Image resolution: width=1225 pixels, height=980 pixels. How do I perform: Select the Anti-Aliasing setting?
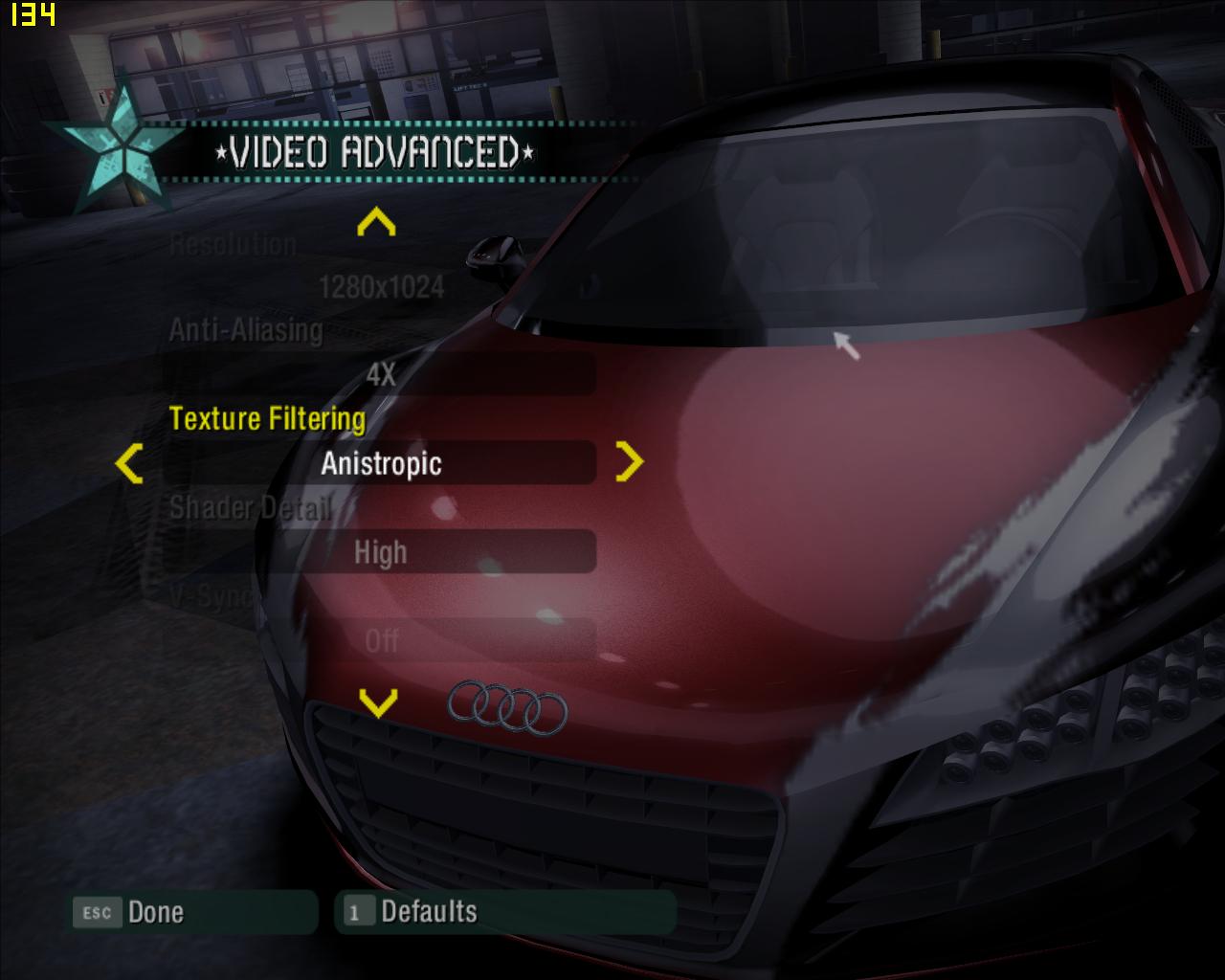[246, 331]
